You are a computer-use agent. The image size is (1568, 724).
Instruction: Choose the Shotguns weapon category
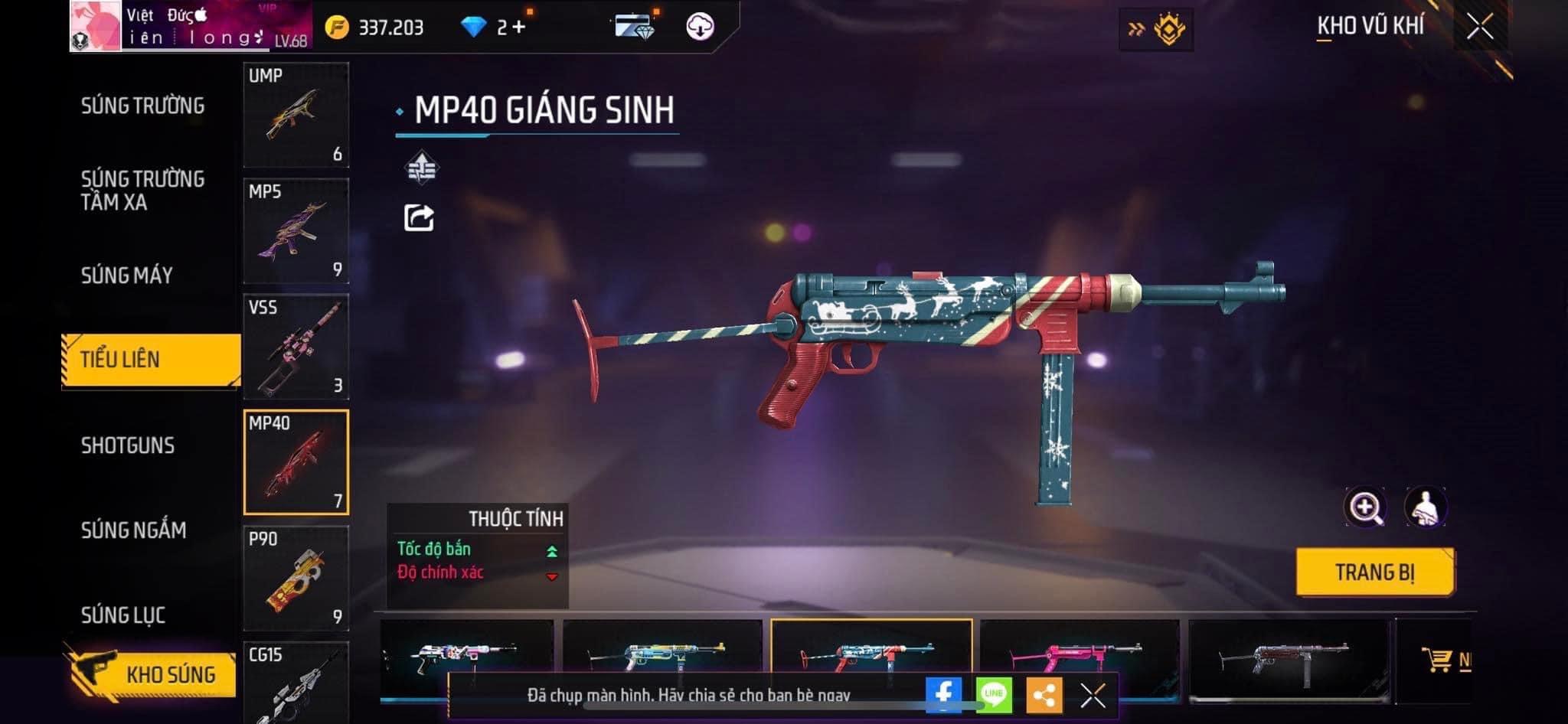[x=128, y=445]
